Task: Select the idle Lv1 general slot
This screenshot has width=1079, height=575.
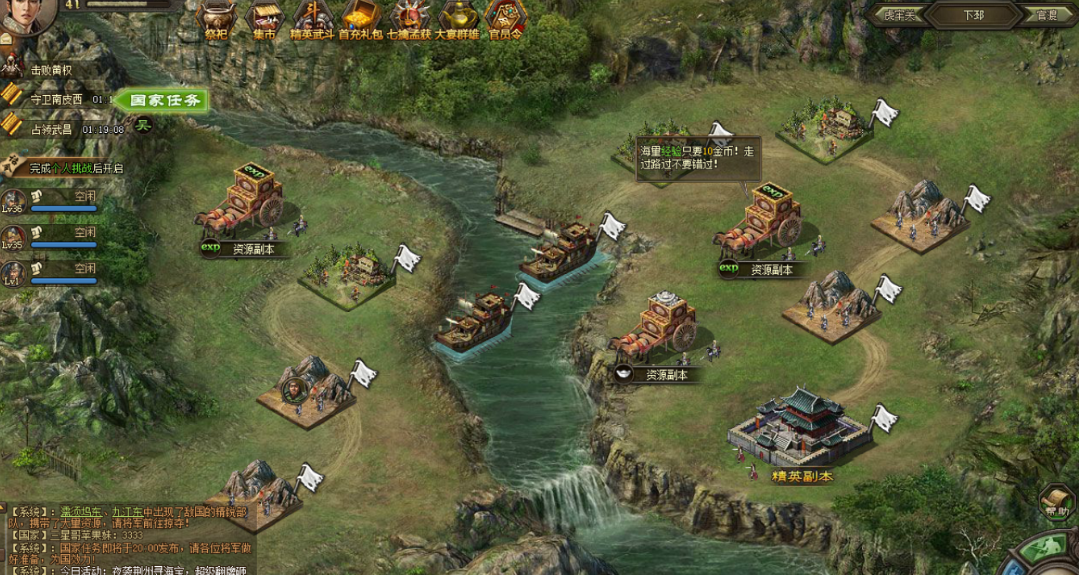Action: click(50, 274)
